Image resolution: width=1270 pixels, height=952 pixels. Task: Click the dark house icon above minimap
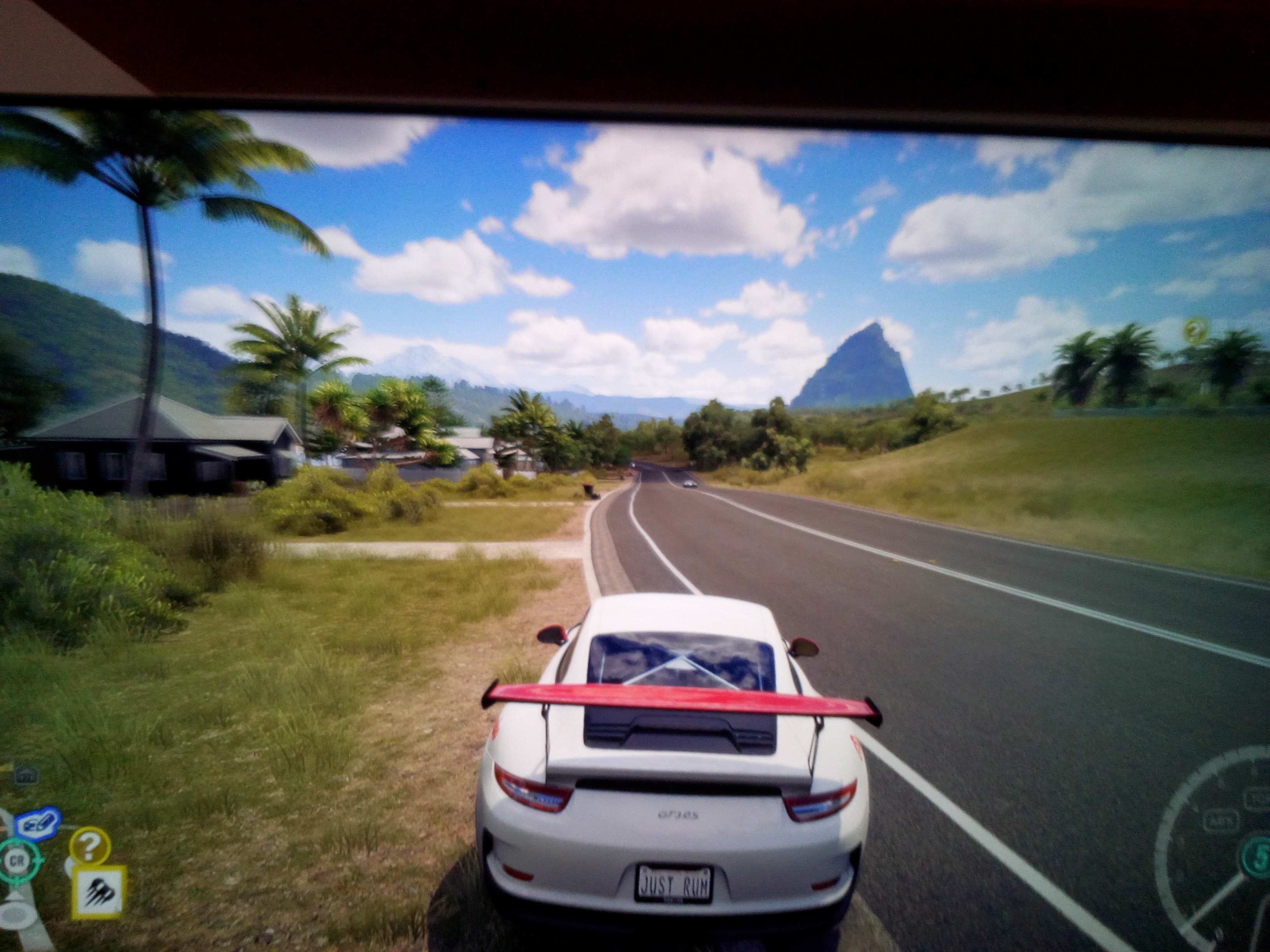point(25,776)
